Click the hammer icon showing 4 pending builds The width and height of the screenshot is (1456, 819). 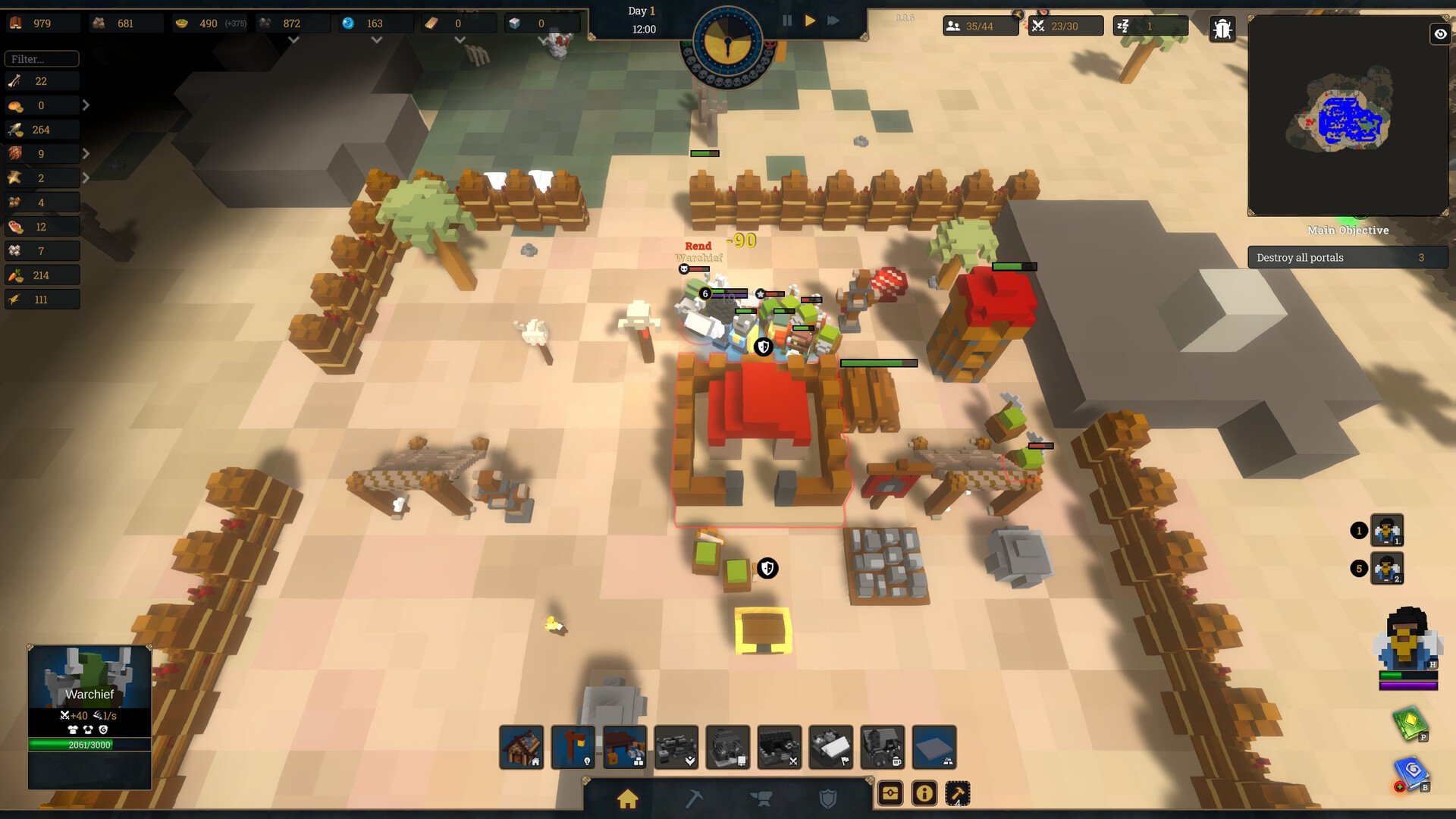tap(957, 793)
